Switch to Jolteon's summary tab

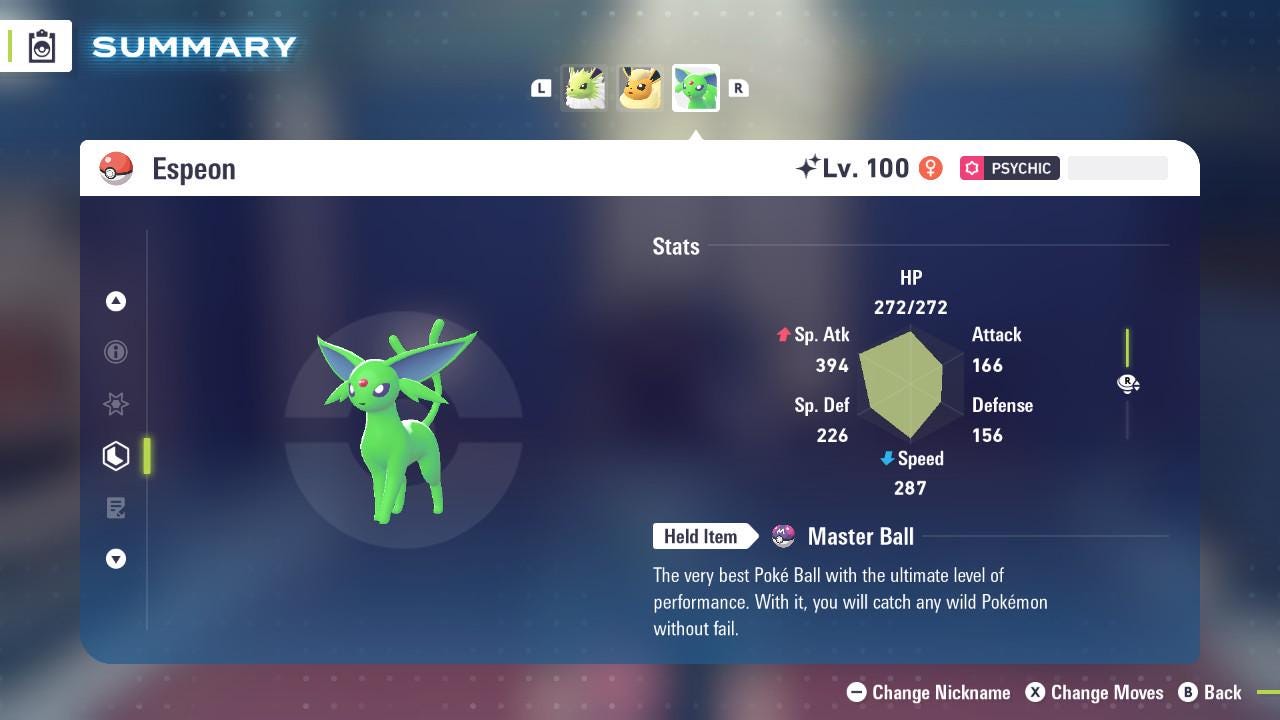584,88
